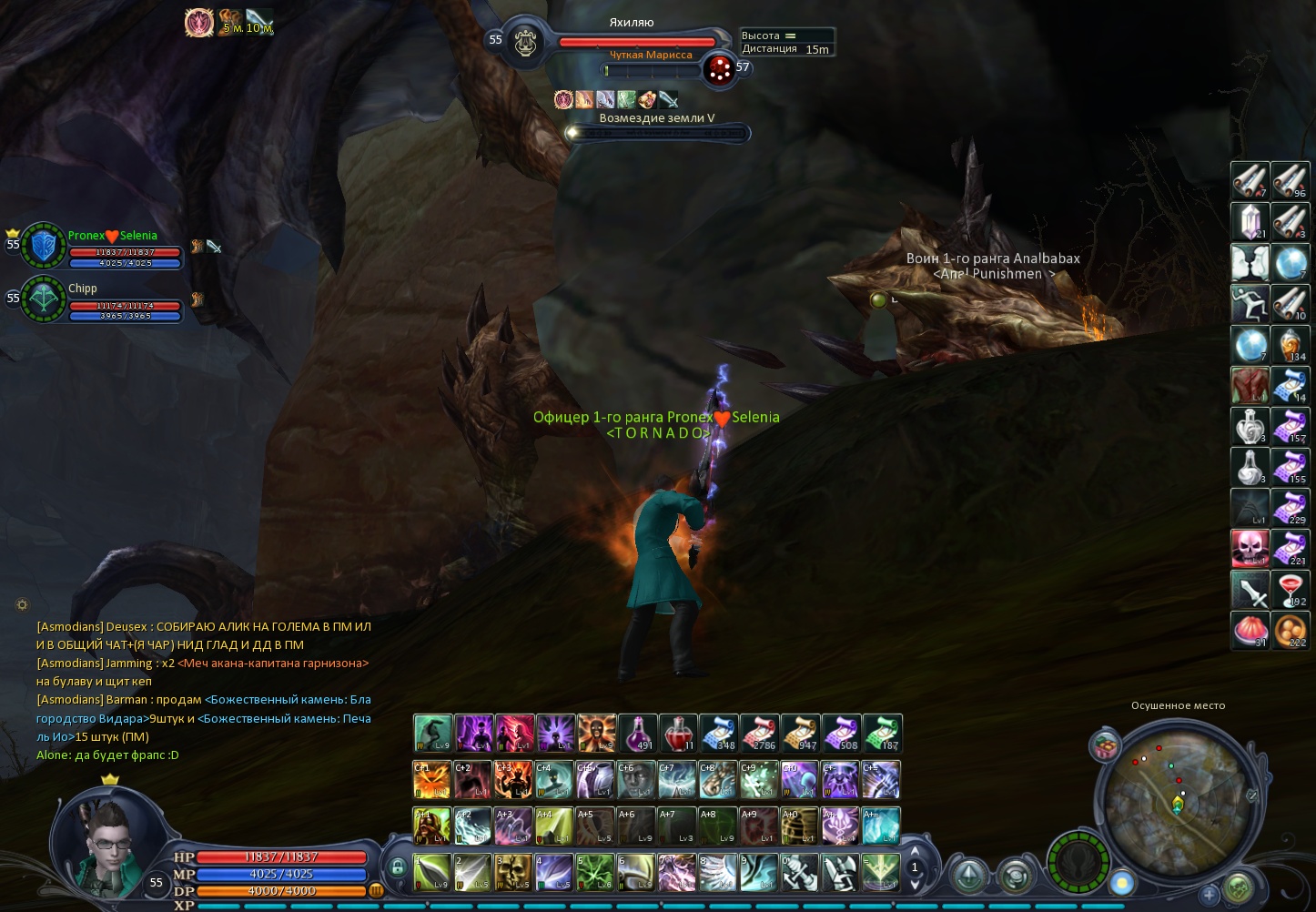Click the kissing faces emote icon

point(1250,262)
